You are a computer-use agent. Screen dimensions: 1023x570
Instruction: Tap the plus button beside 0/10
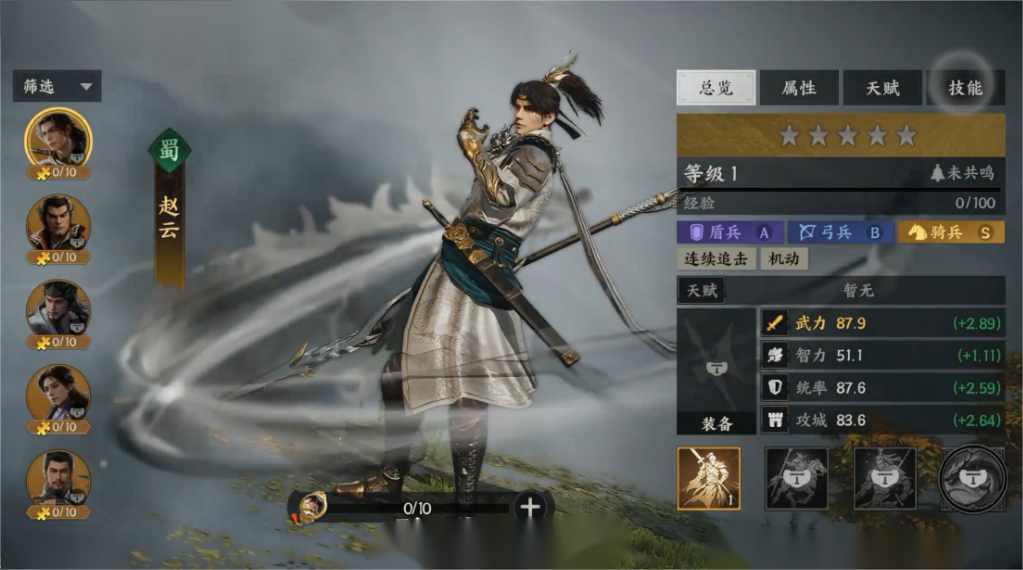530,507
